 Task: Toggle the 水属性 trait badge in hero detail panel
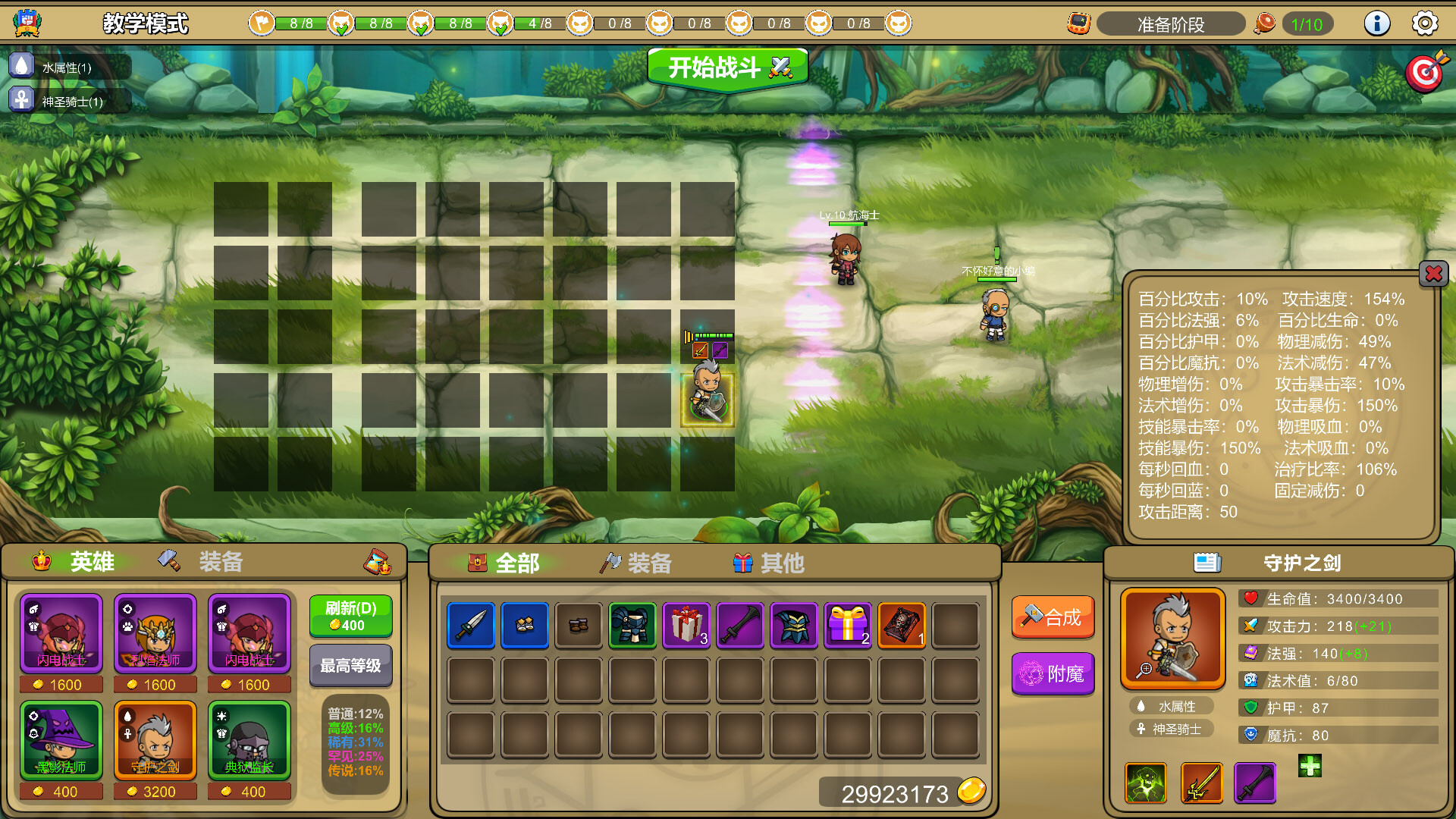[1172, 706]
